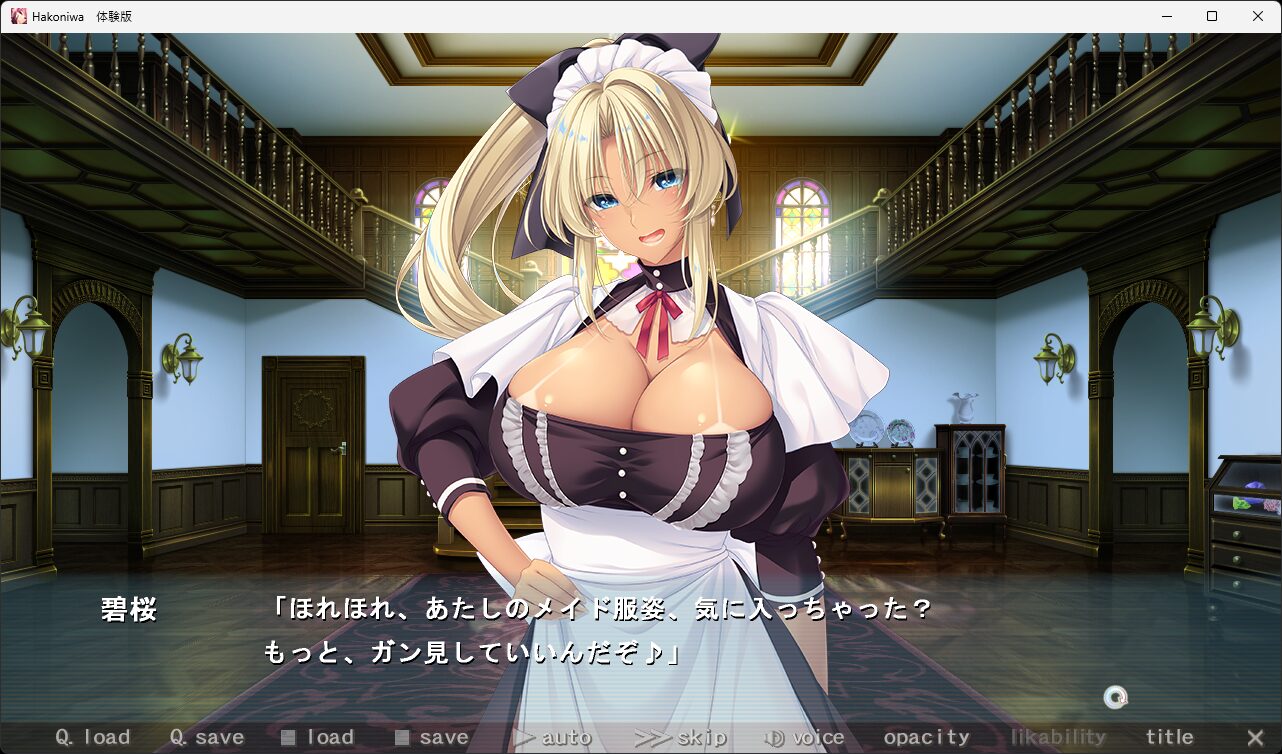This screenshot has height=754, width=1282.
Task: Return to the title screen
Action: click(x=1170, y=738)
